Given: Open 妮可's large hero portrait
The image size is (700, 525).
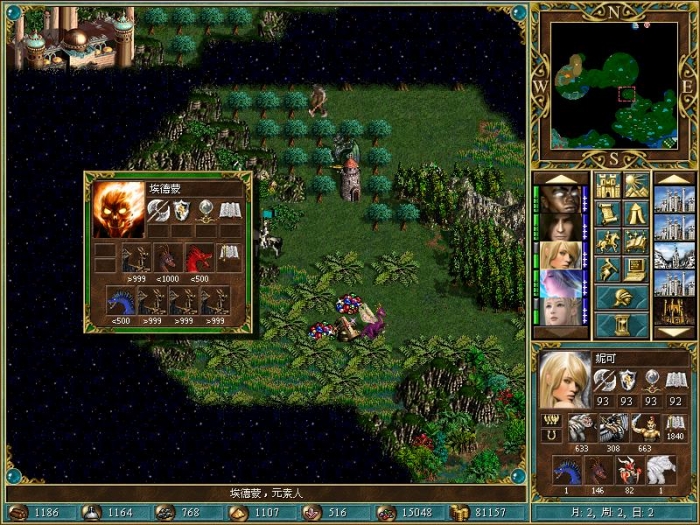Looking at the screenshot, I should pos(565,380).
